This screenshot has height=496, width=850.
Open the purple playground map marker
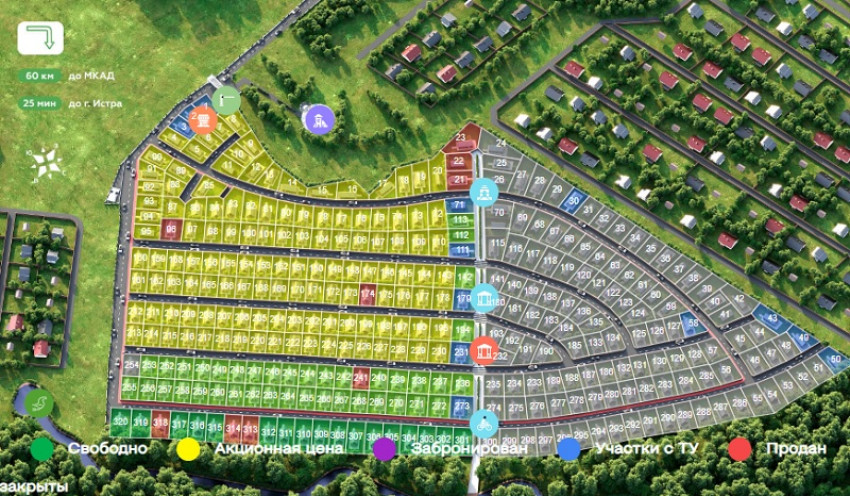(318, 120)
